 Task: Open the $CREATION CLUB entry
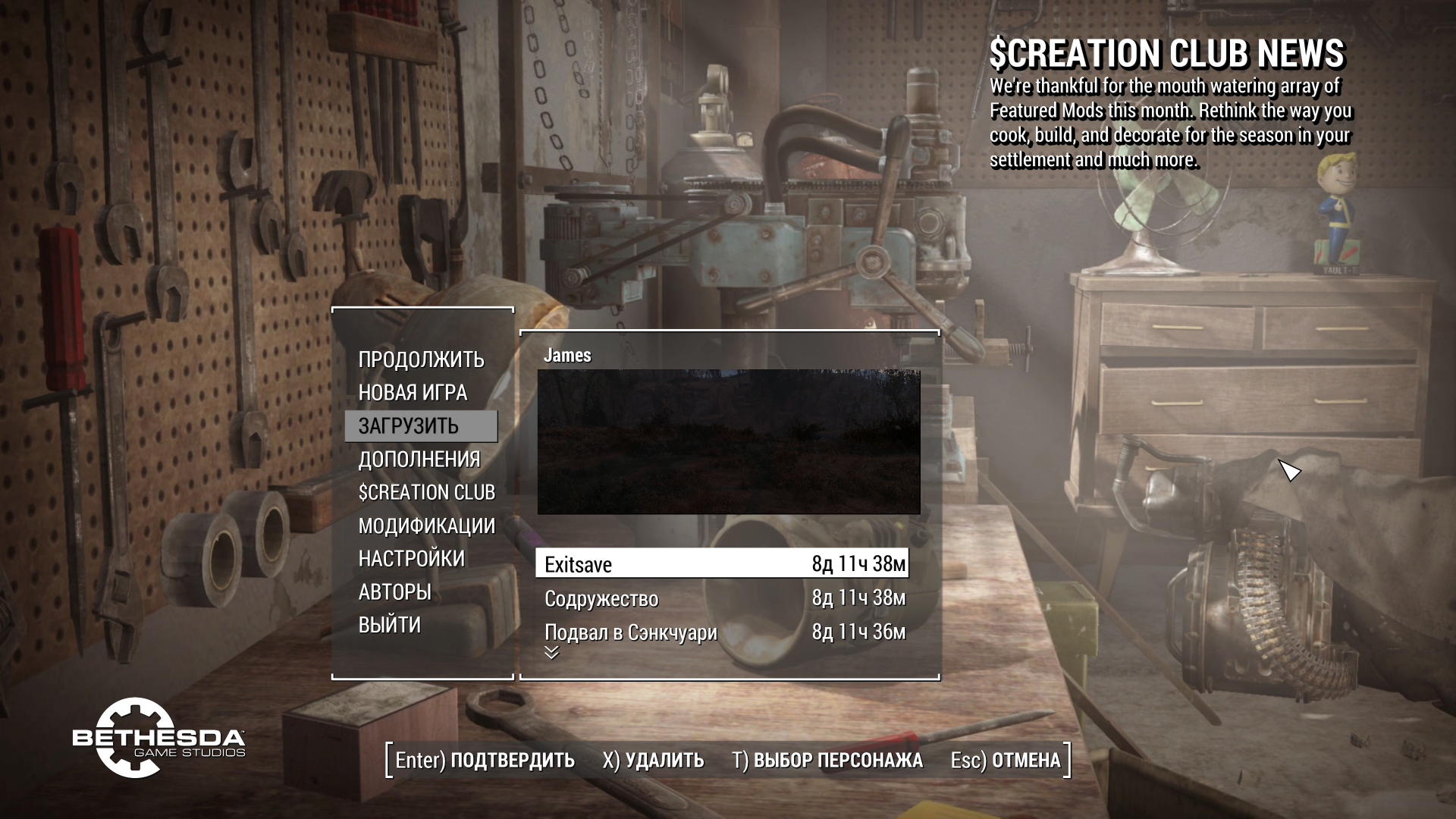coord(426,493)
